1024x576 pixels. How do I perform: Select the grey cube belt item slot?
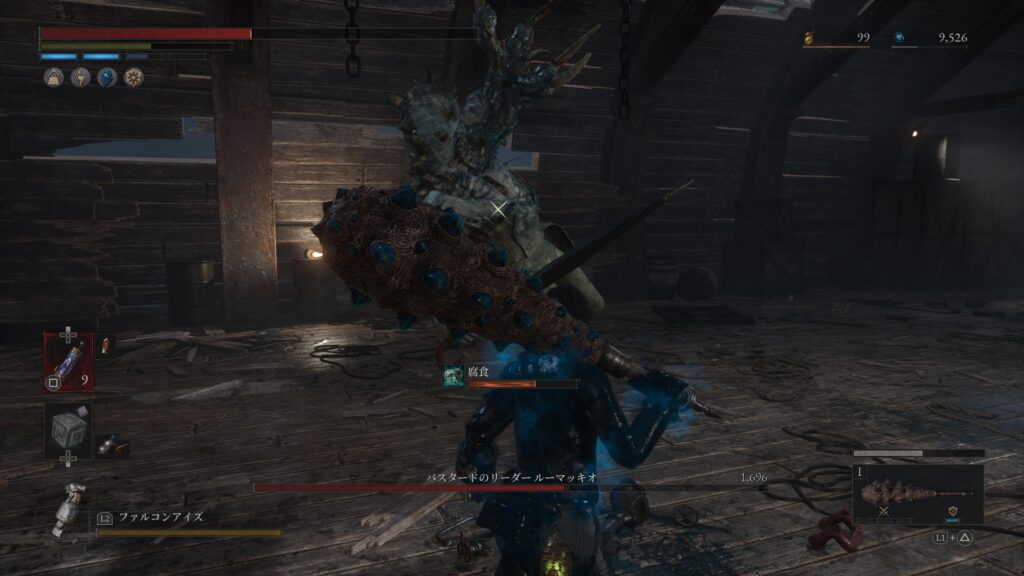(68, 430)
